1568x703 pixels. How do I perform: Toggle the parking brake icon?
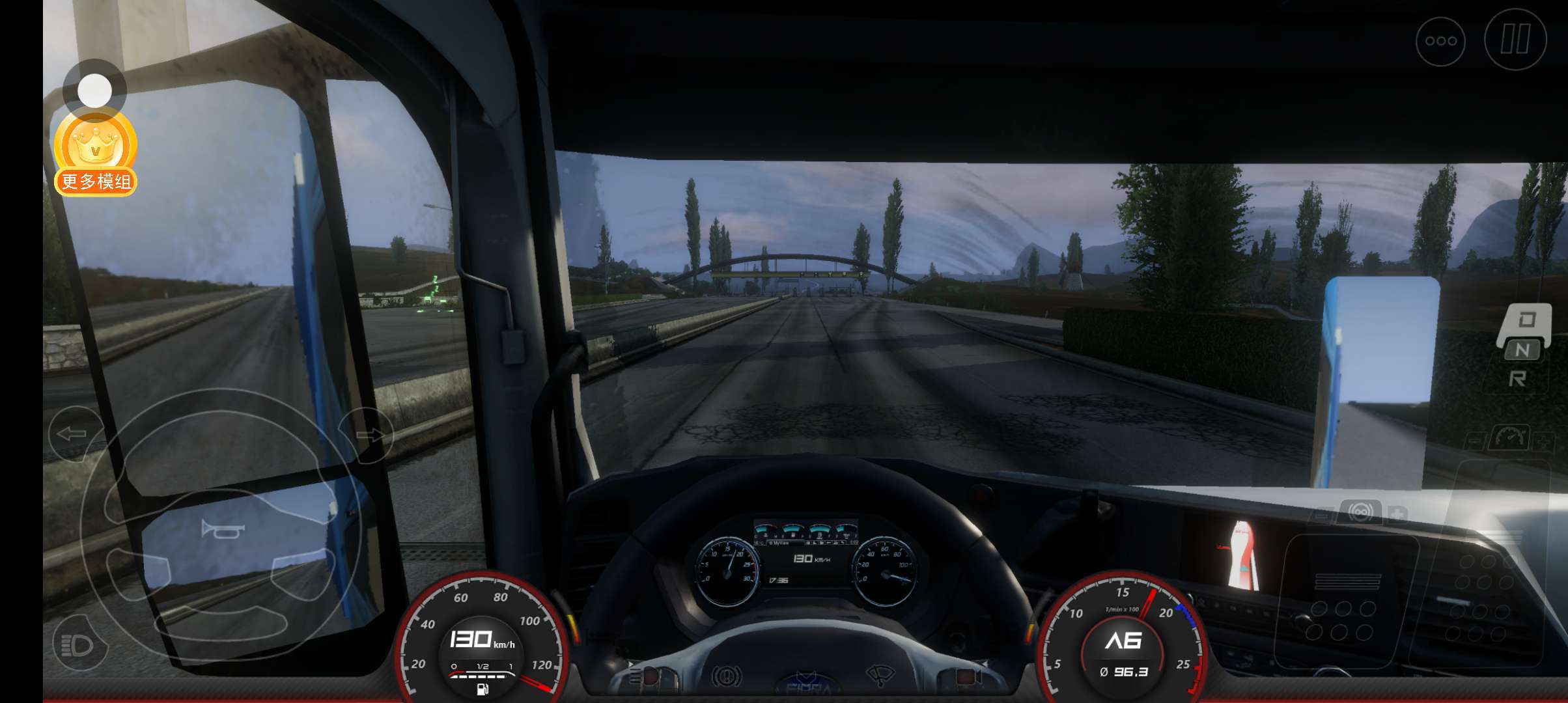coord(726,677)
